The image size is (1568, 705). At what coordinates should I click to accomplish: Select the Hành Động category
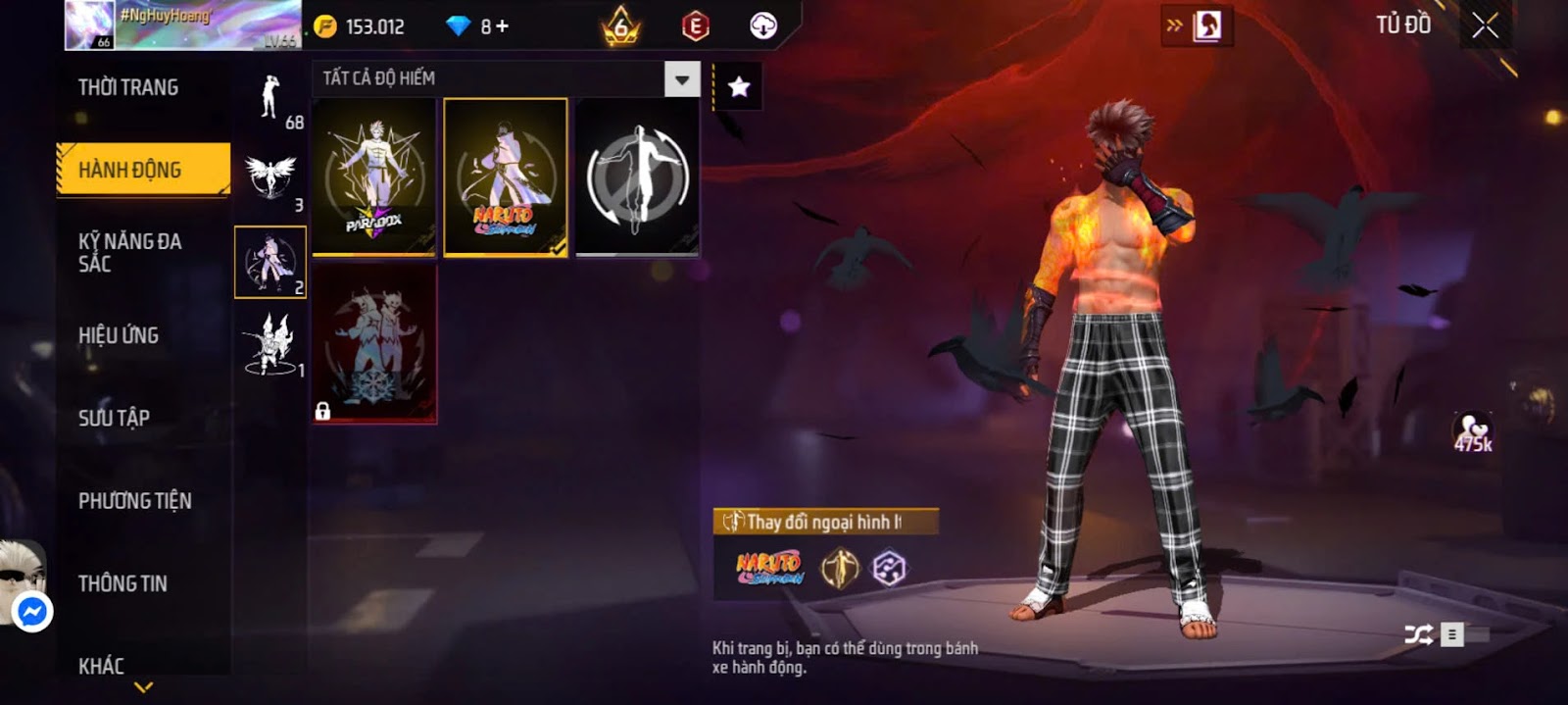(143, 170)
